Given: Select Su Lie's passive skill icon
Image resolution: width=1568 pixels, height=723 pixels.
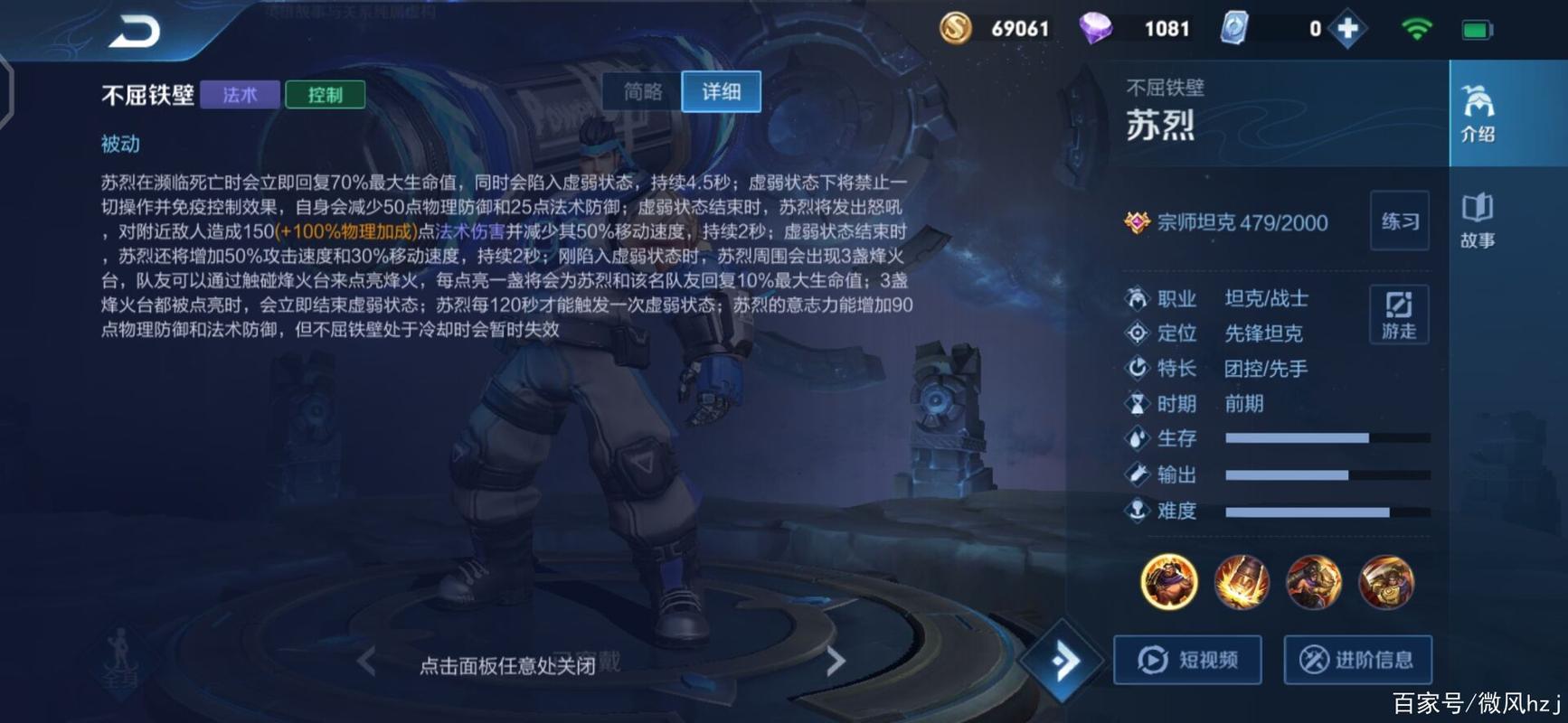Looking at the screenshot, I should [x=1168, y=583].
